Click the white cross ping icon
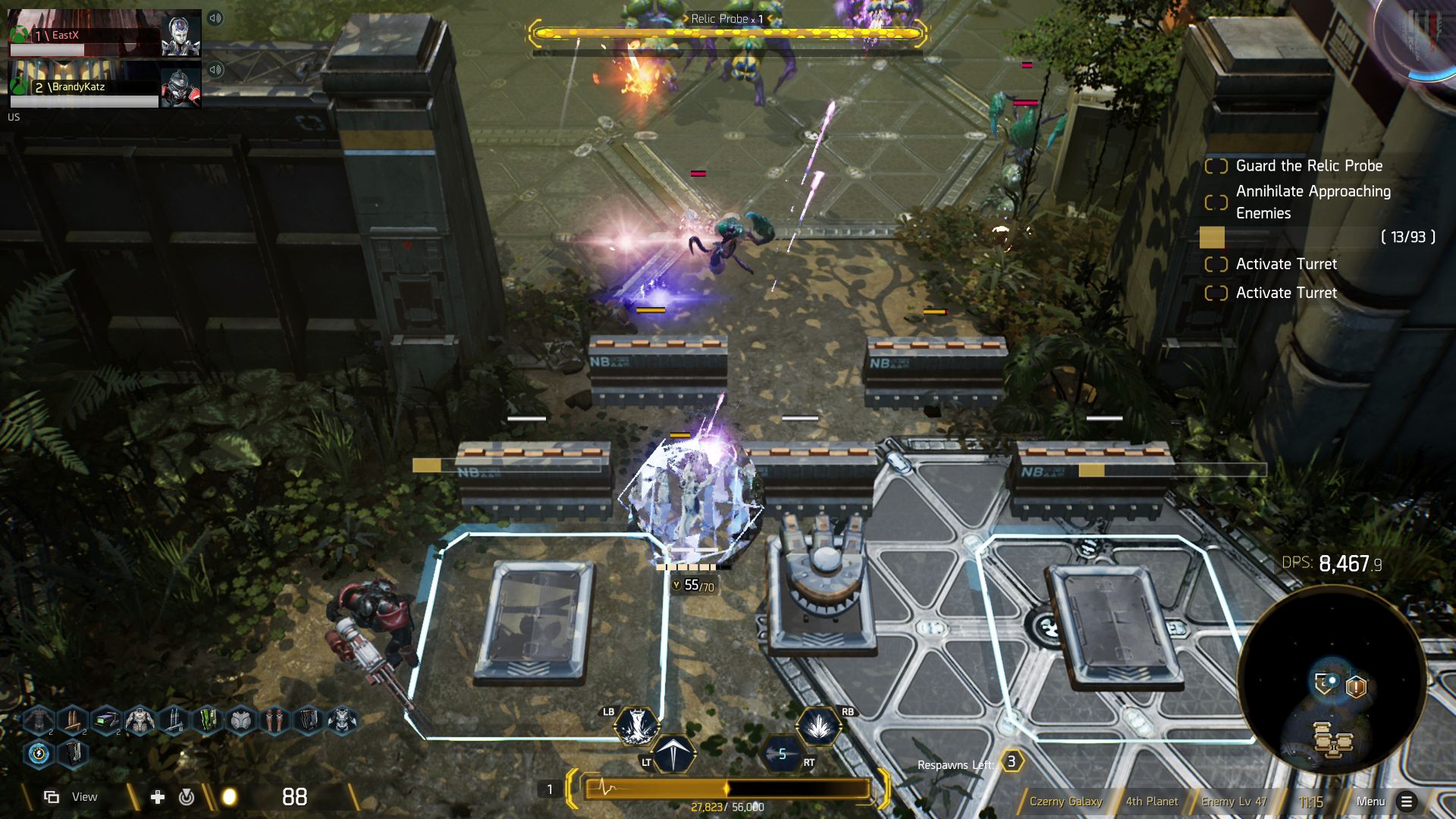 click(x=158, y=797)
